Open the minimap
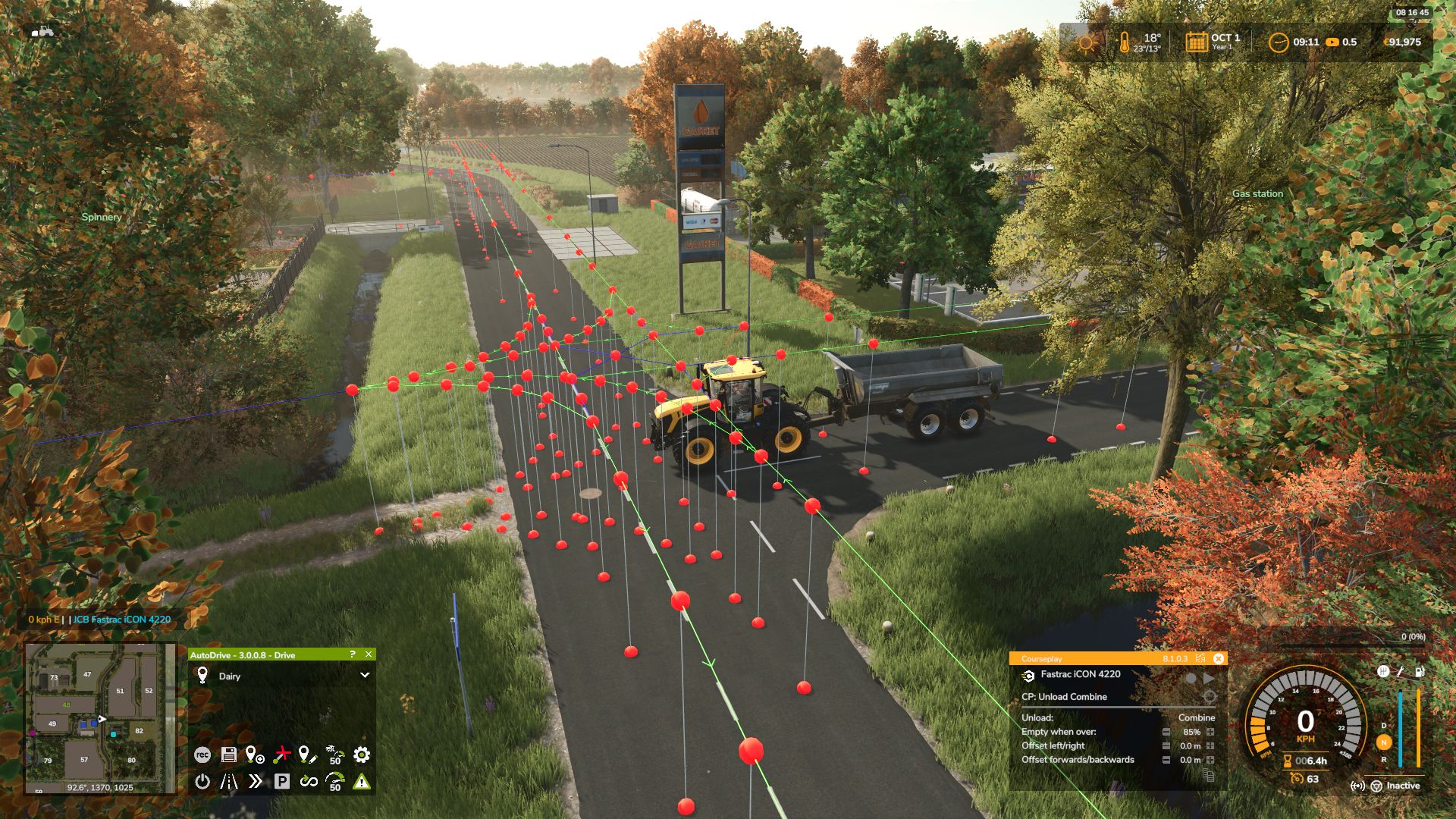1456x819 pixels. [x=100, y=717]
